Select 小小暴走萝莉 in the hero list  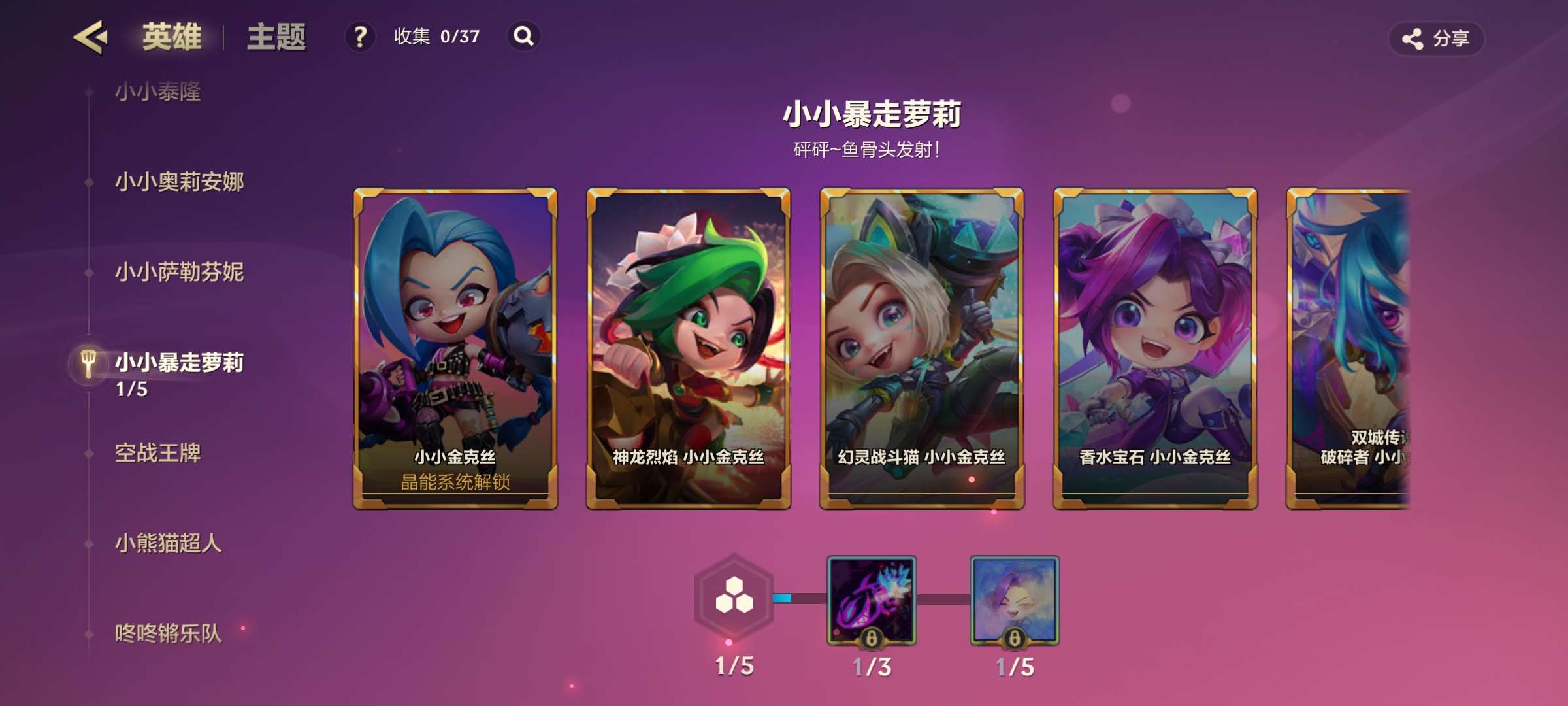[x=179, y=363]
